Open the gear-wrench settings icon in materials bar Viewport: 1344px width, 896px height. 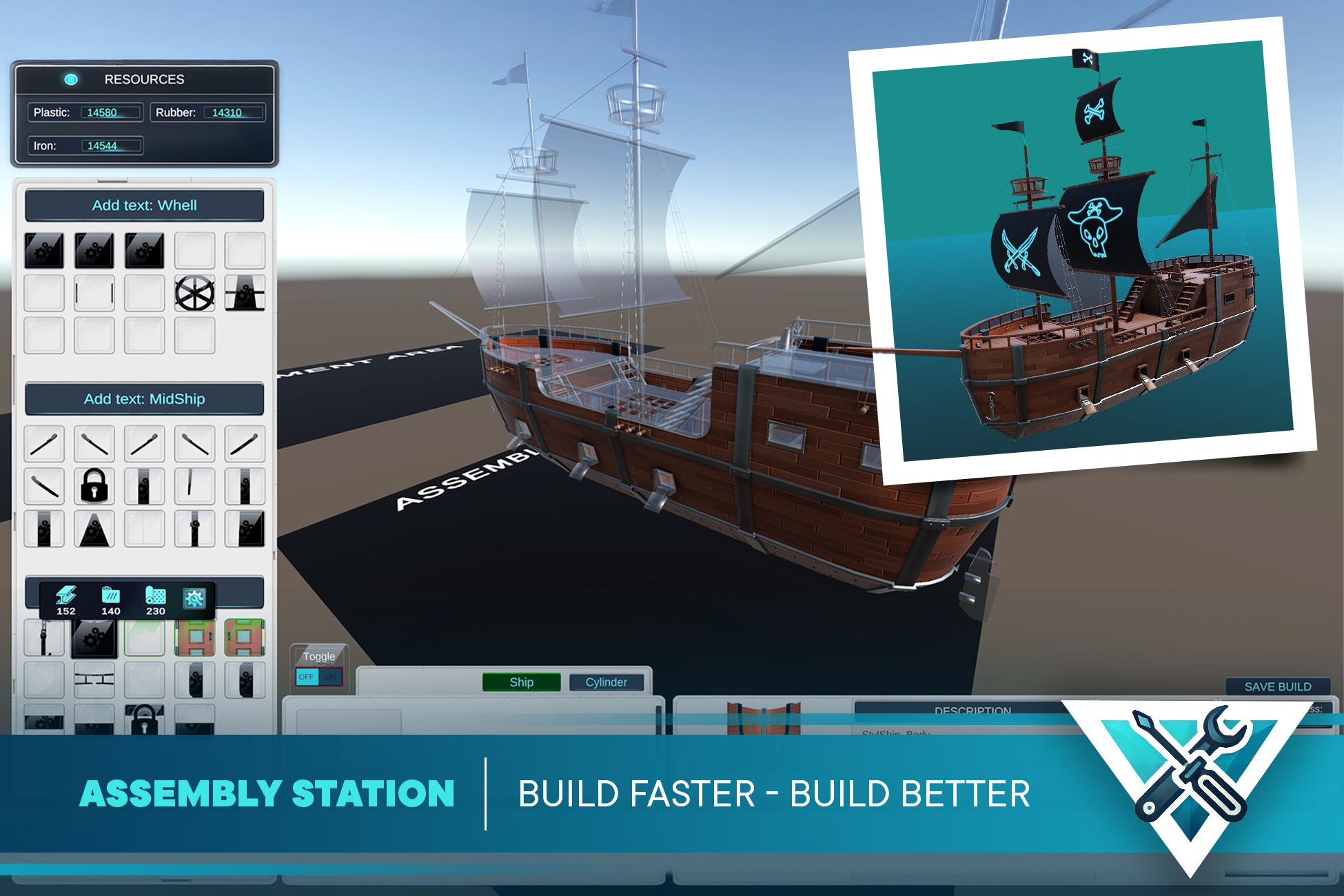point(195,598)
